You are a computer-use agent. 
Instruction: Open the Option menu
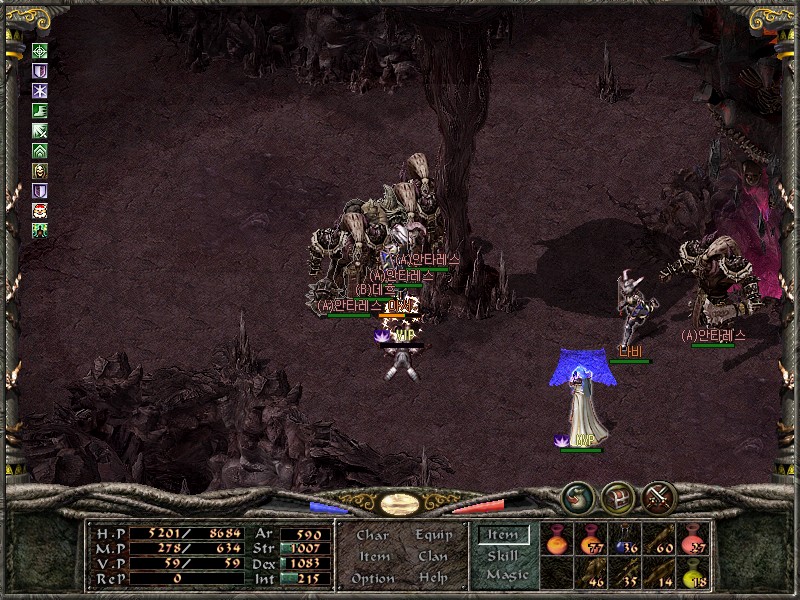(x=372, y=578)
